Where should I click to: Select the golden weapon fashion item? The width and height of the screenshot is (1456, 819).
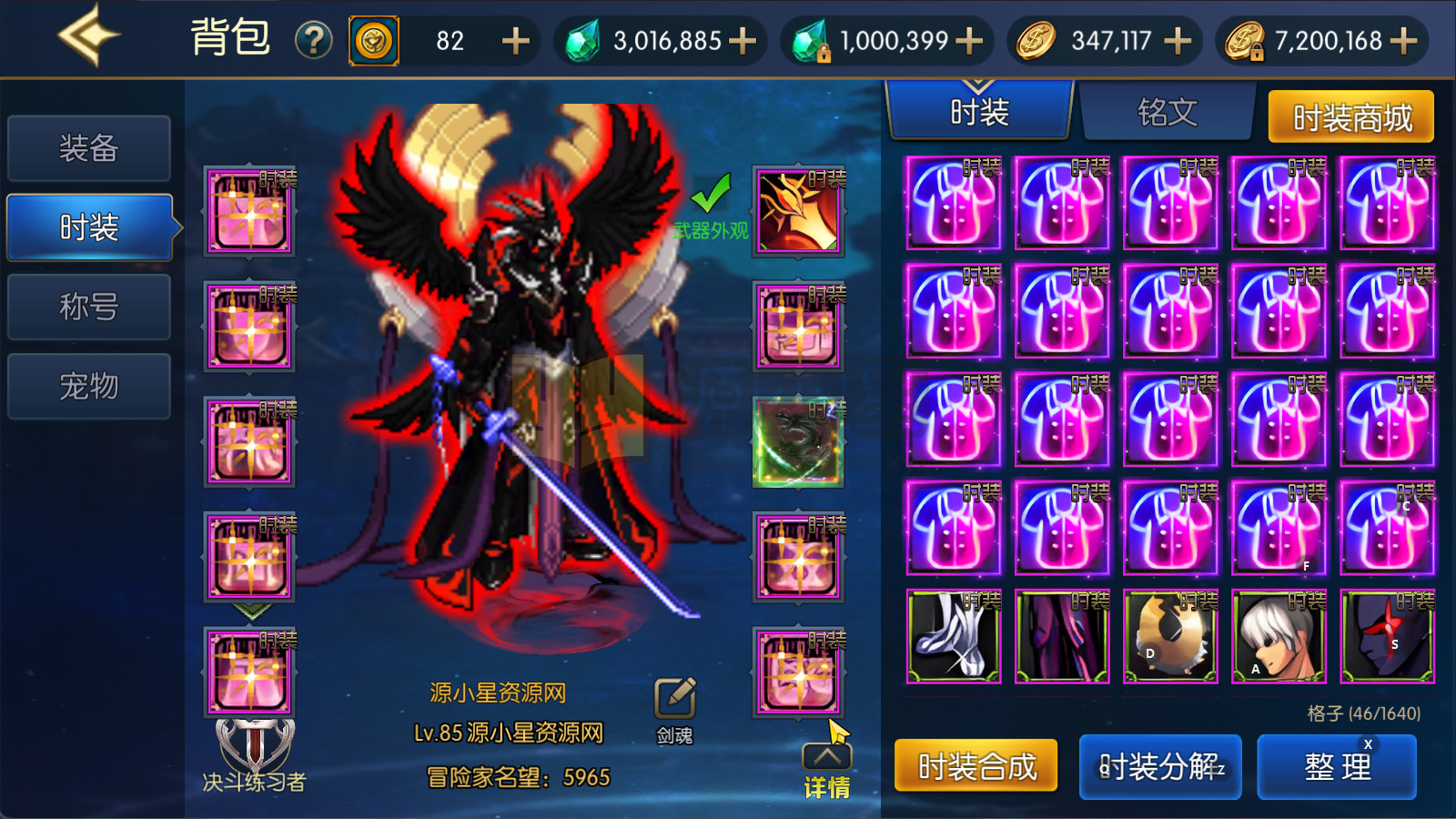pos(798,212)
